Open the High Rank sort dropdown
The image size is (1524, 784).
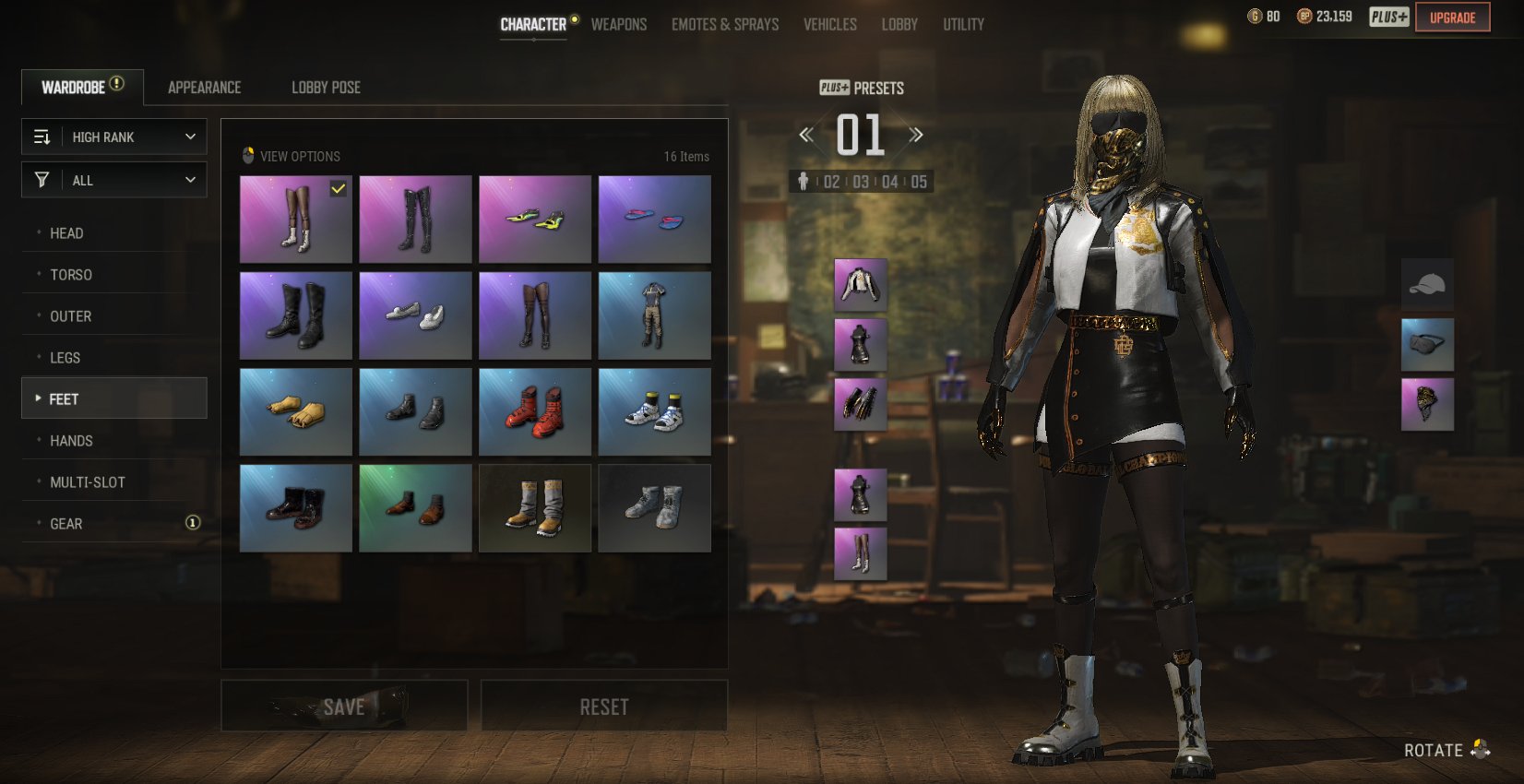click(x=114, y=137)
